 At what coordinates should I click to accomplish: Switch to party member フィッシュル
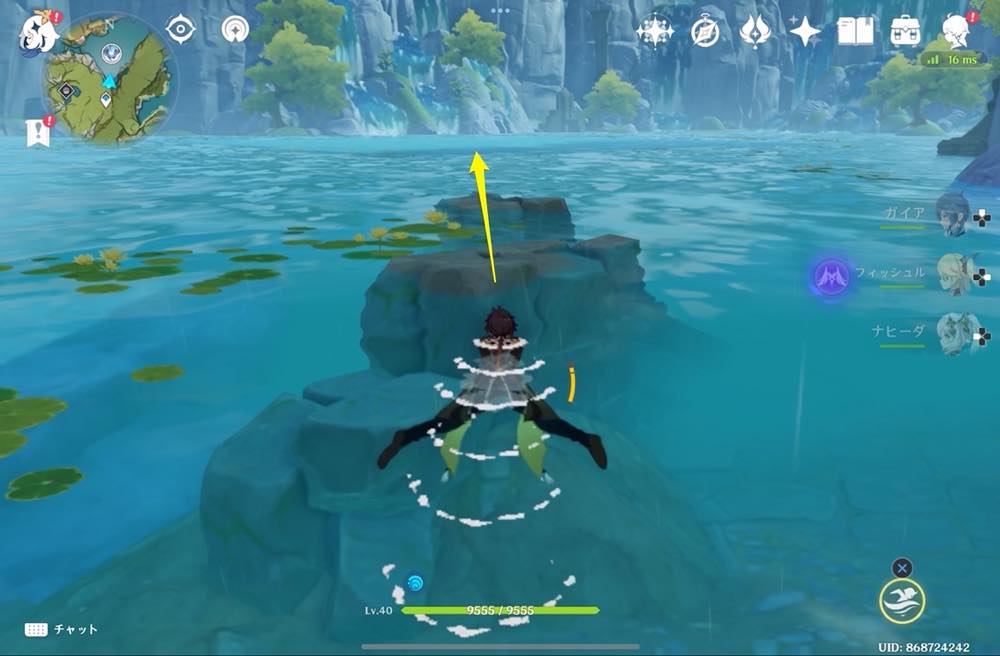[954, 275]
